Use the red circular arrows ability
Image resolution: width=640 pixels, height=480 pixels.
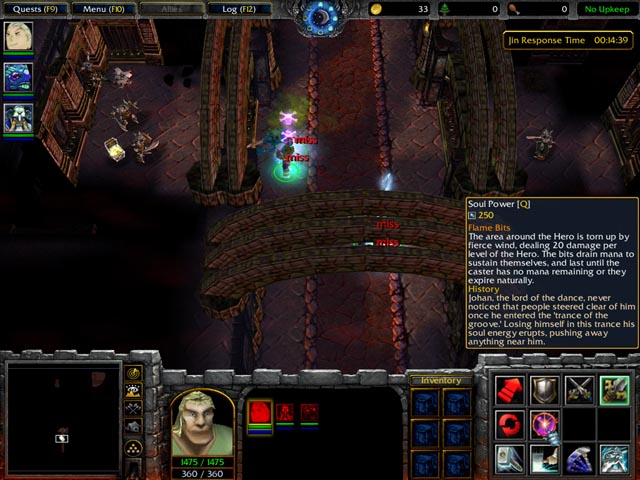(510, 424)
